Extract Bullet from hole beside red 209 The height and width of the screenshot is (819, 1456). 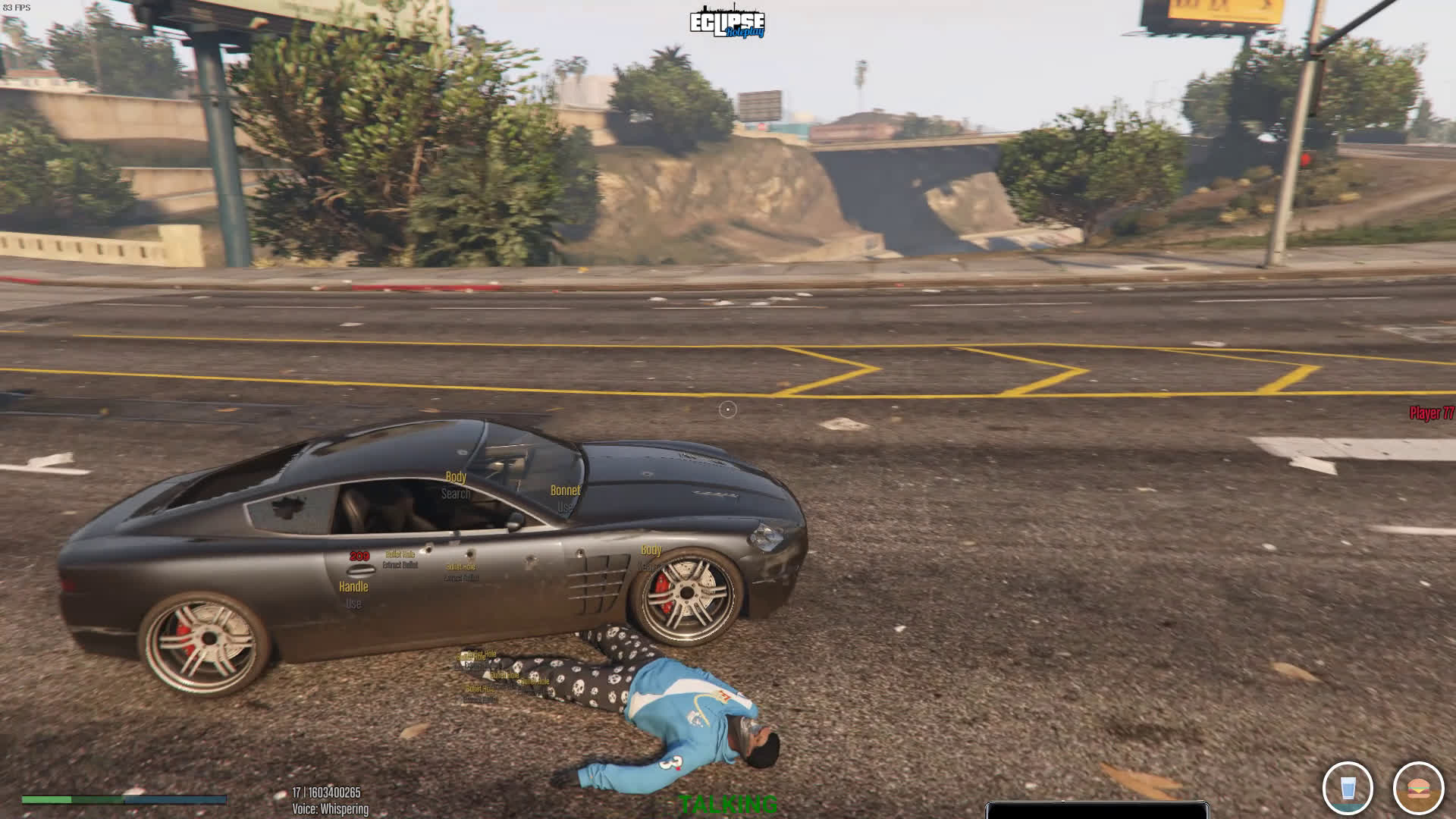[400, 565]
